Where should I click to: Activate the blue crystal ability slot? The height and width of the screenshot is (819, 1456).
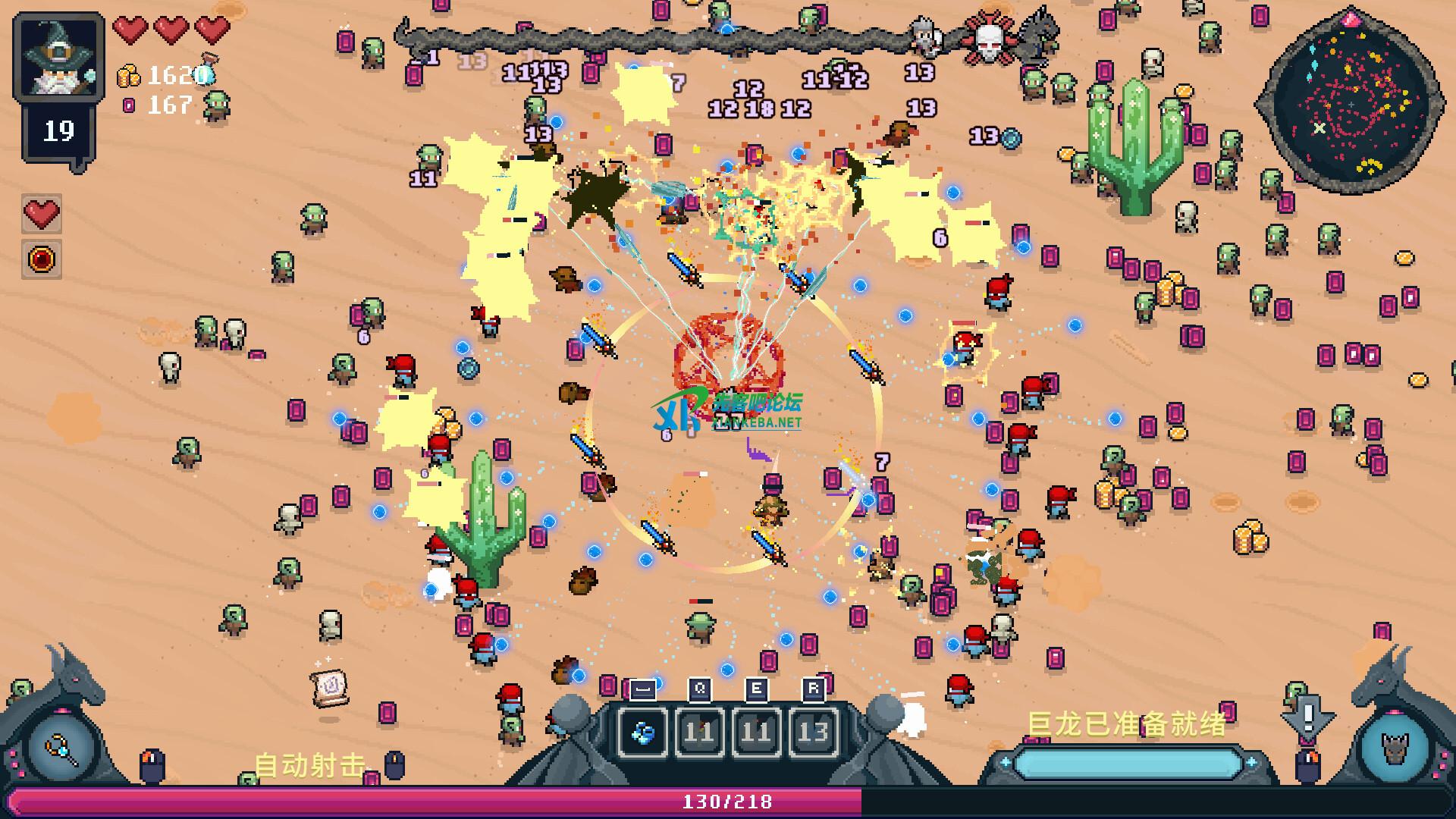pyautogui.click(x=643, y=732)
